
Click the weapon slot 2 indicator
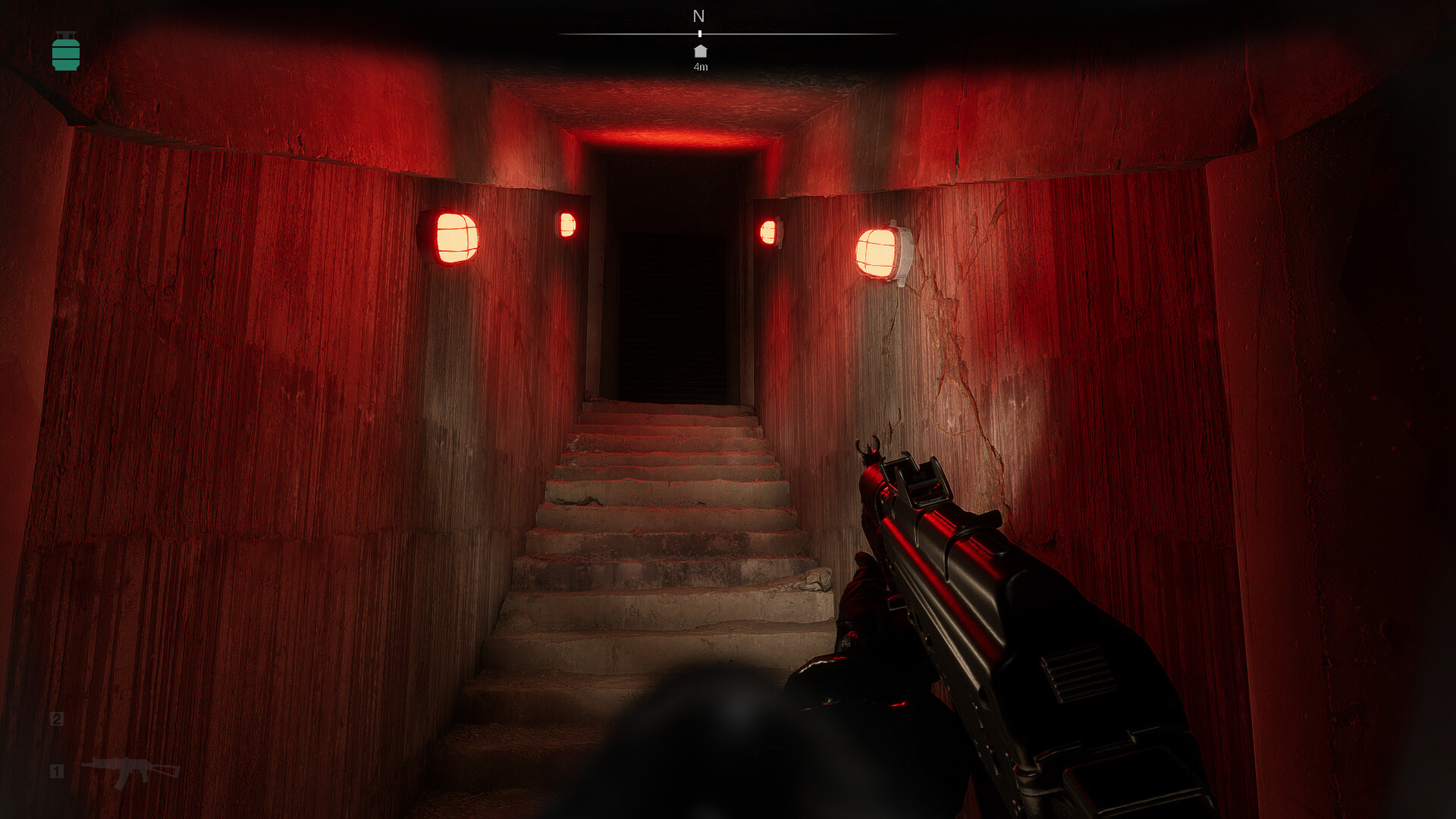pos(56,719)
